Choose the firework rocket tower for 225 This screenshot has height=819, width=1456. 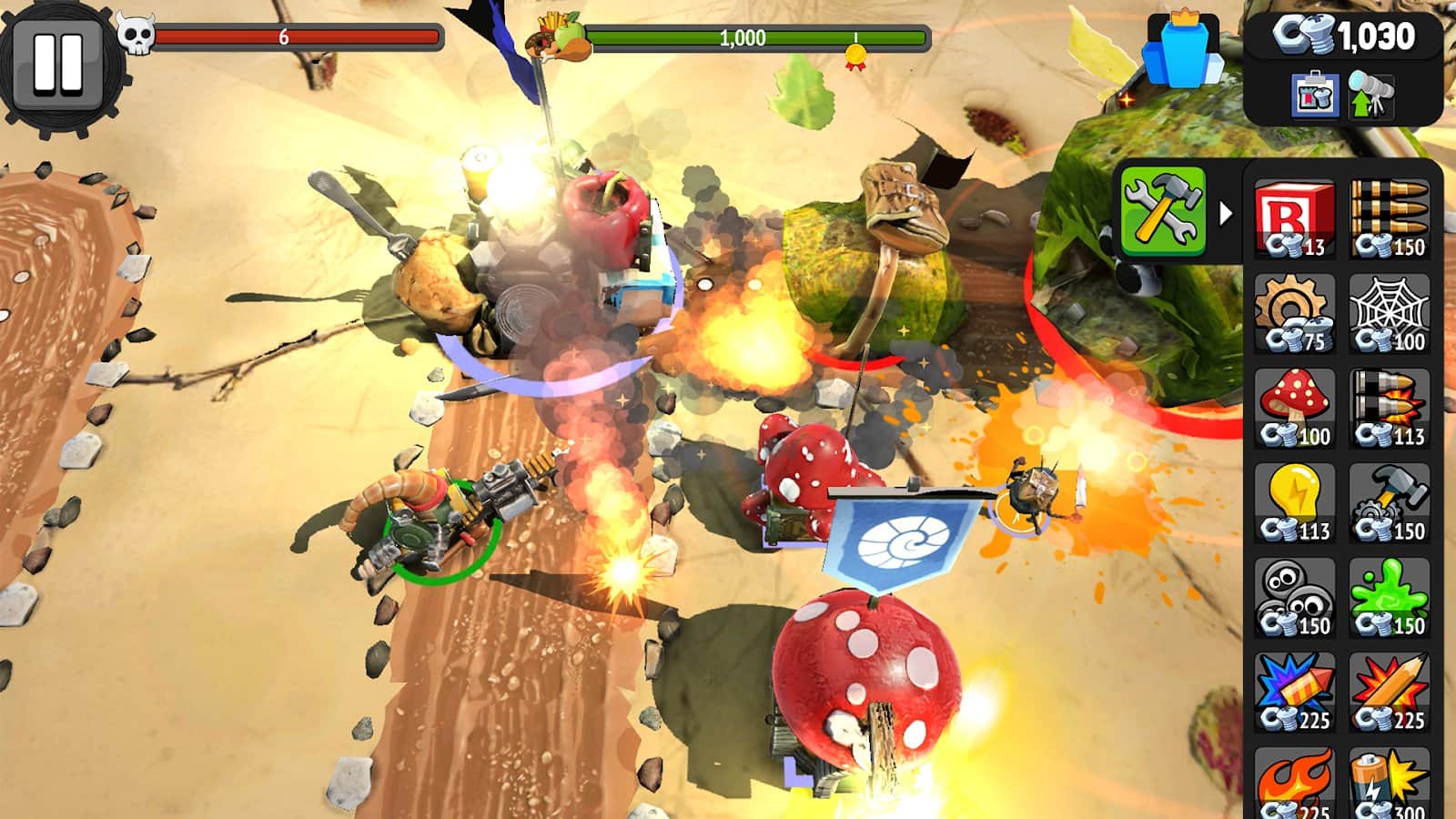coord(1294,692)
